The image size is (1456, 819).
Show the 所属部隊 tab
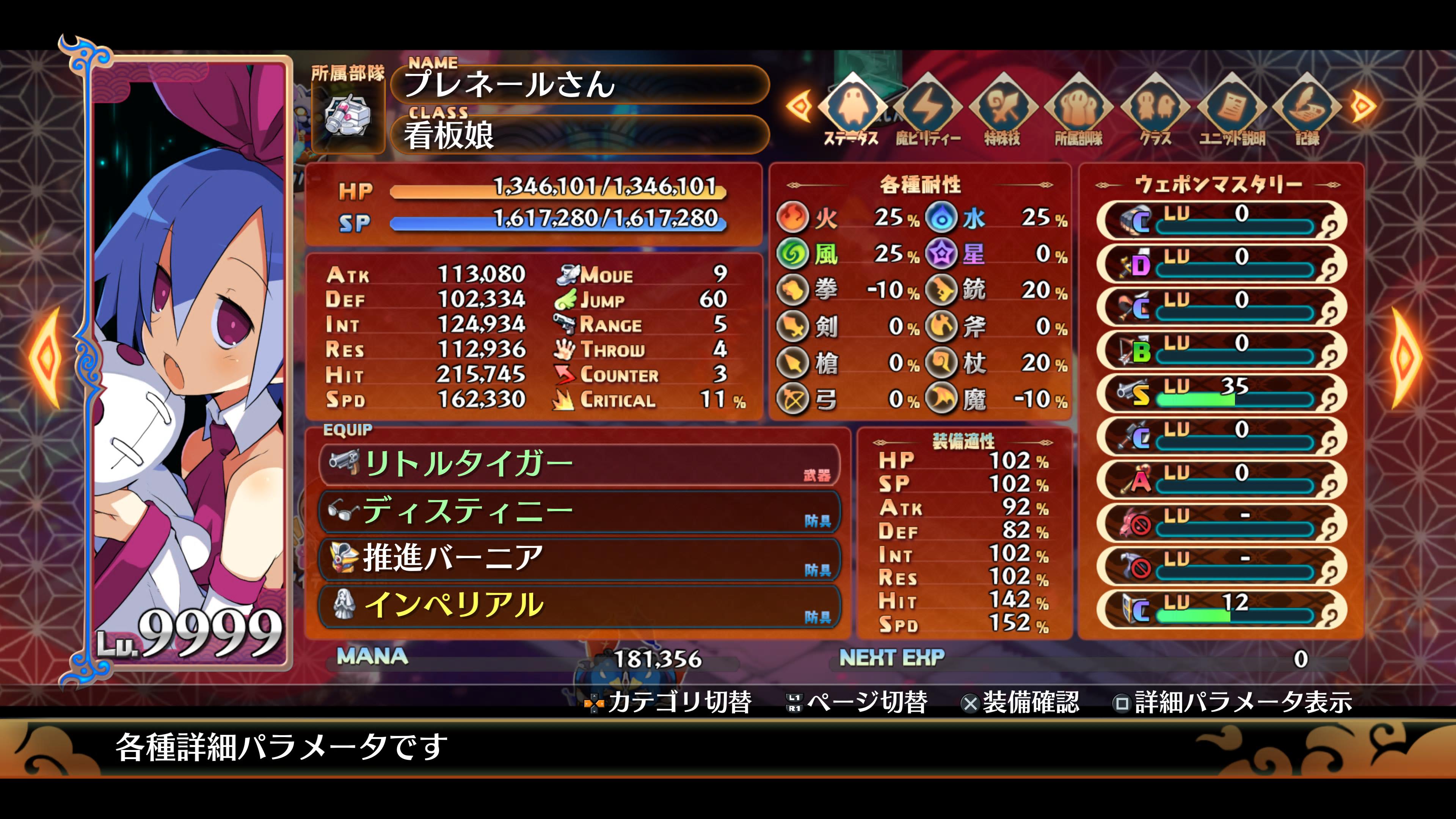pos(1078,107)
